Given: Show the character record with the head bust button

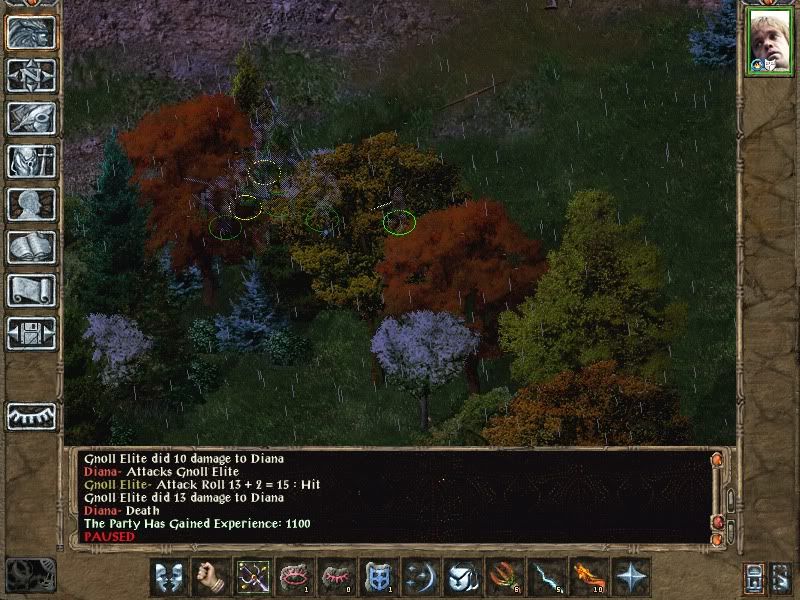Looking at the screenshot, I should coord(31,204).
